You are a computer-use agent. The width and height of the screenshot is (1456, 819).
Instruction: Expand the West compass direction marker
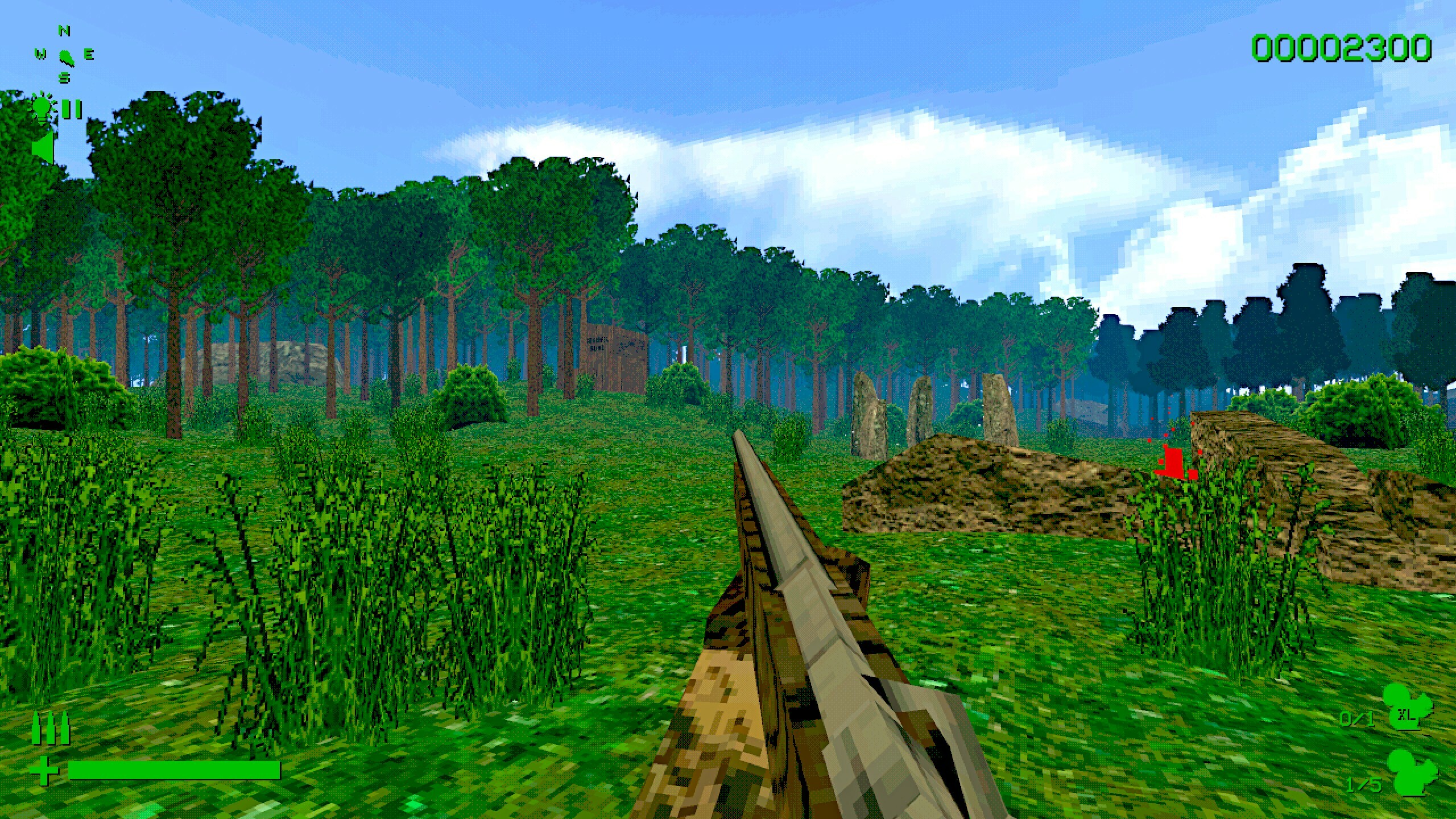click(x=40, y=54)
